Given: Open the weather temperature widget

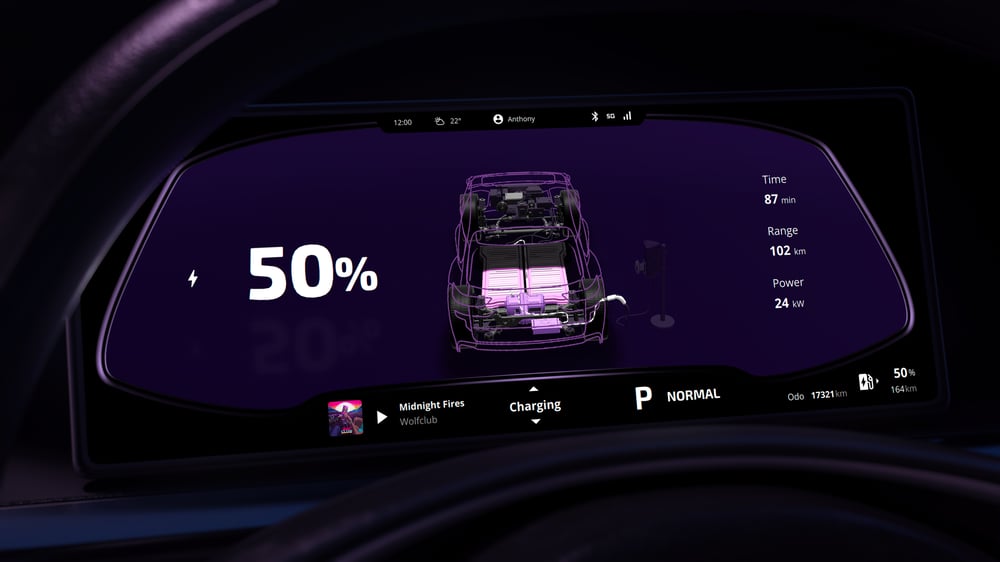Looking at the screenshot, I should 448,121.
